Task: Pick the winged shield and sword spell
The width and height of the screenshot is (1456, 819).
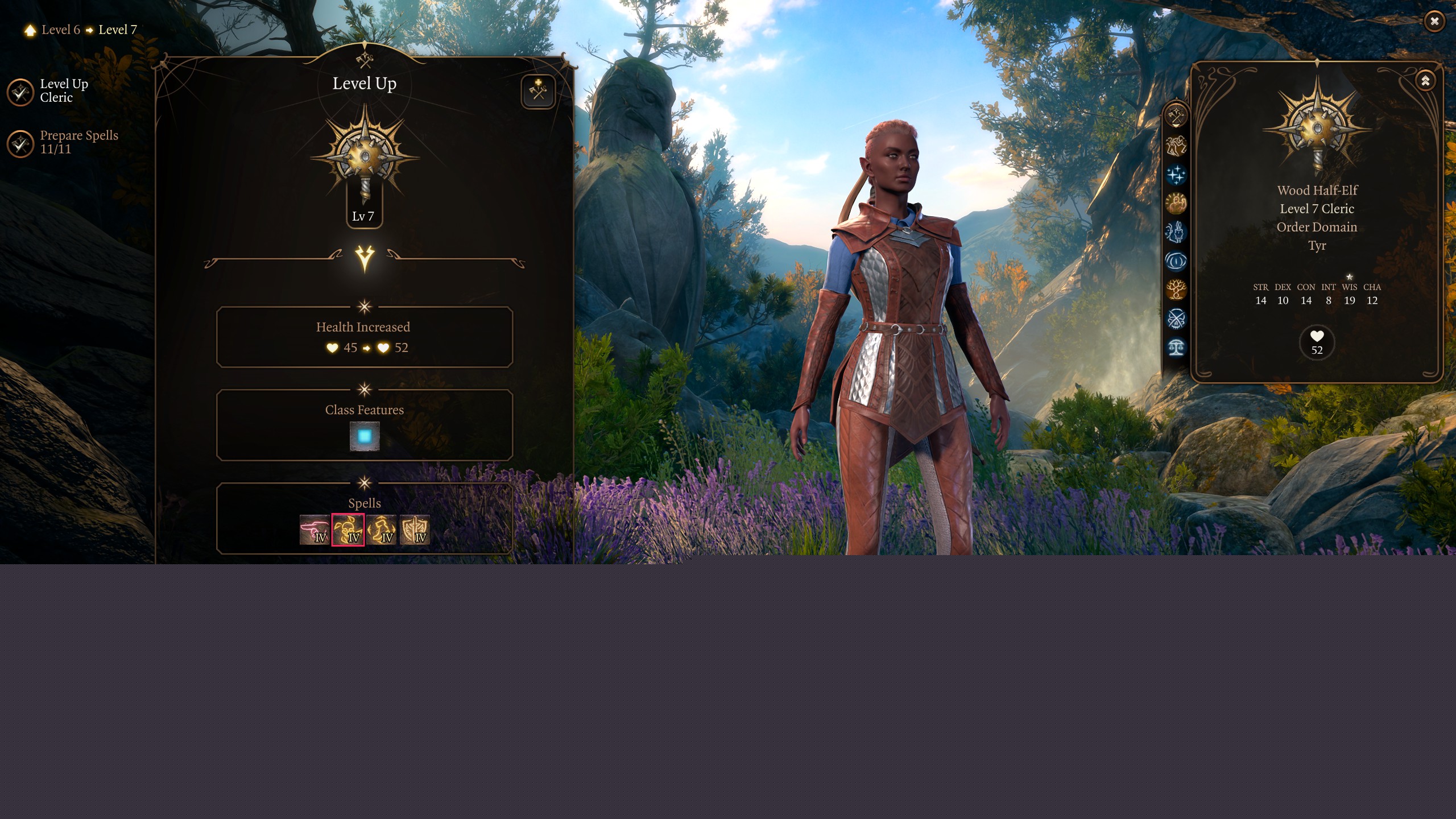Action: pos(415,530)
